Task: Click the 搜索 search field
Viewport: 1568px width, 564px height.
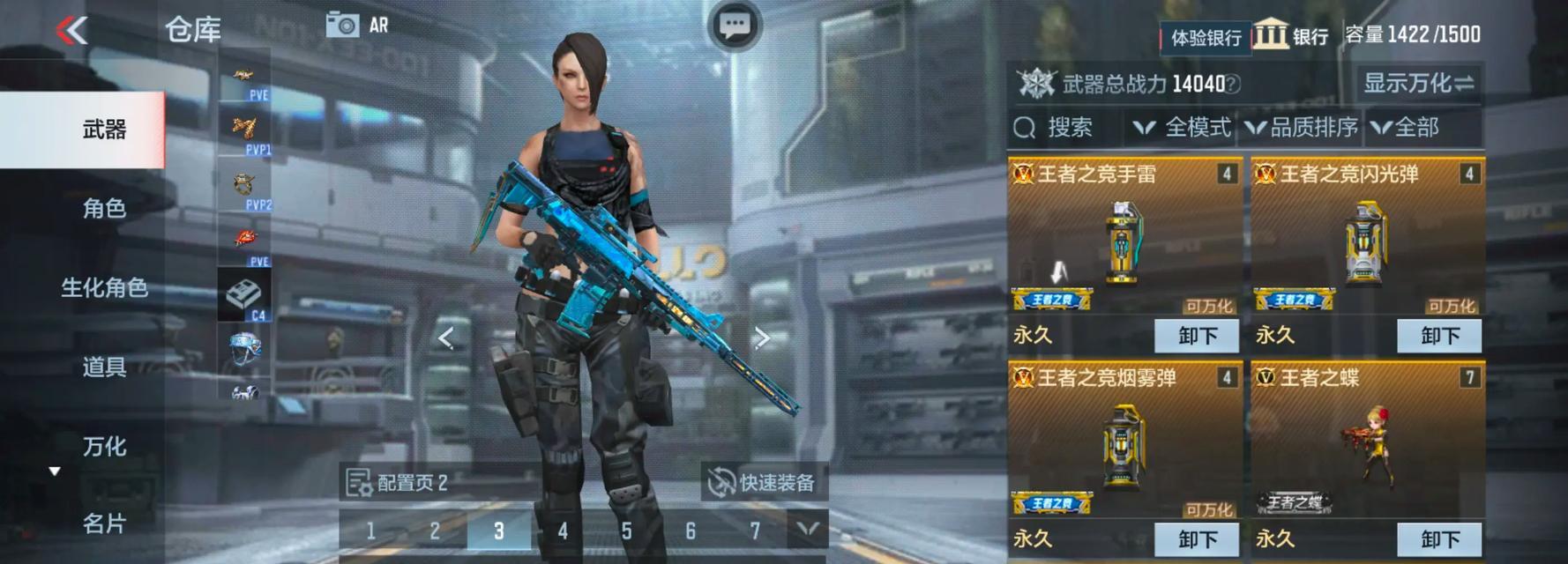Action: tap(1069, 128)
